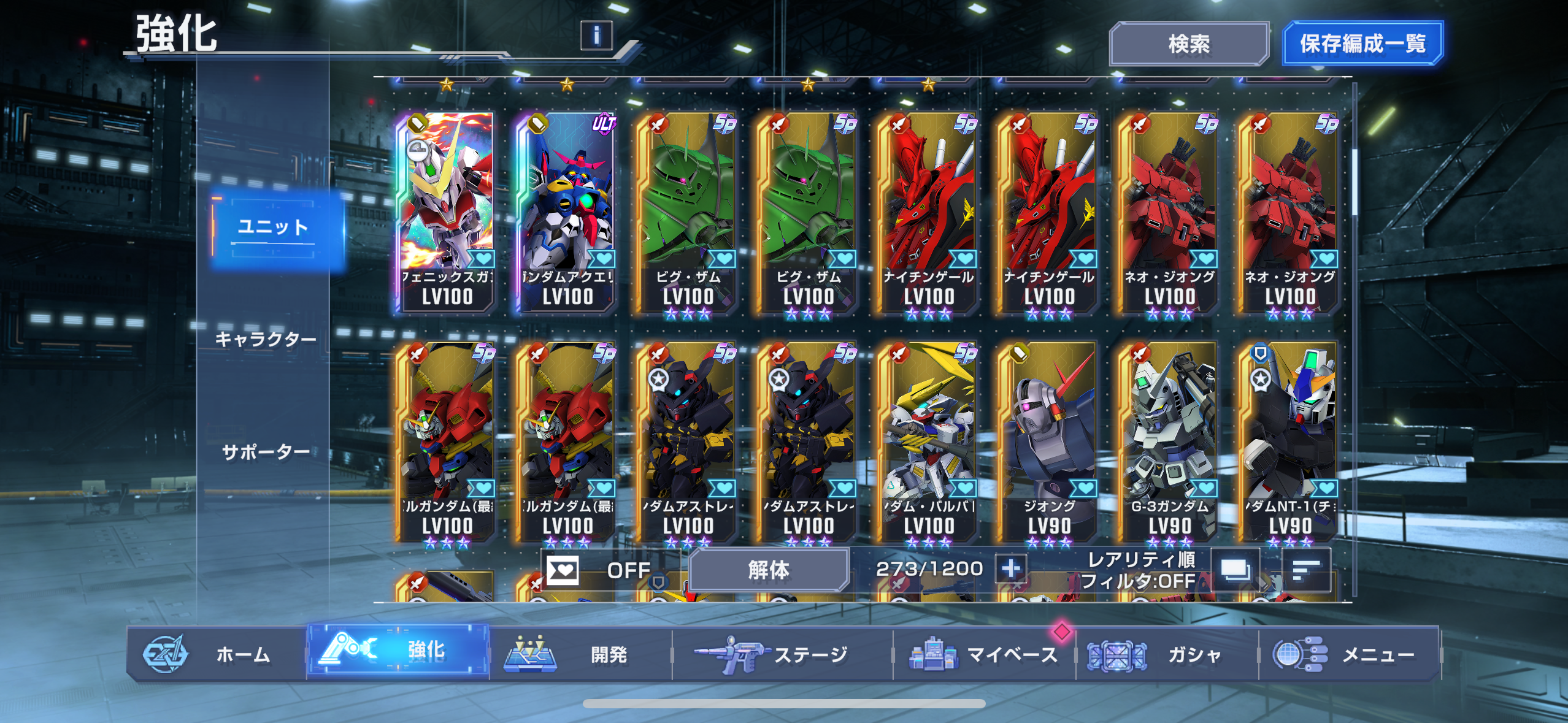Toggle the sort order bars icon

1306,570
